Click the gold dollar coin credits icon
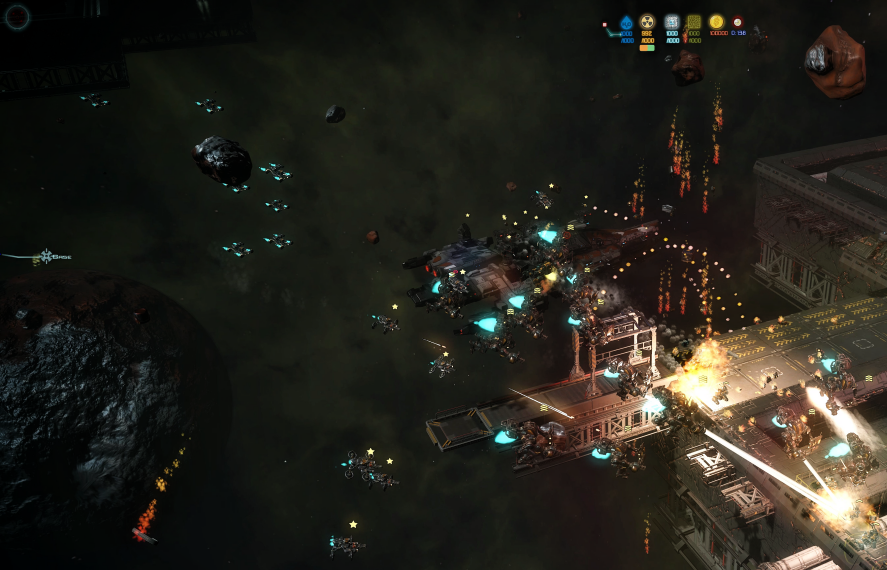 coord(716,21)
